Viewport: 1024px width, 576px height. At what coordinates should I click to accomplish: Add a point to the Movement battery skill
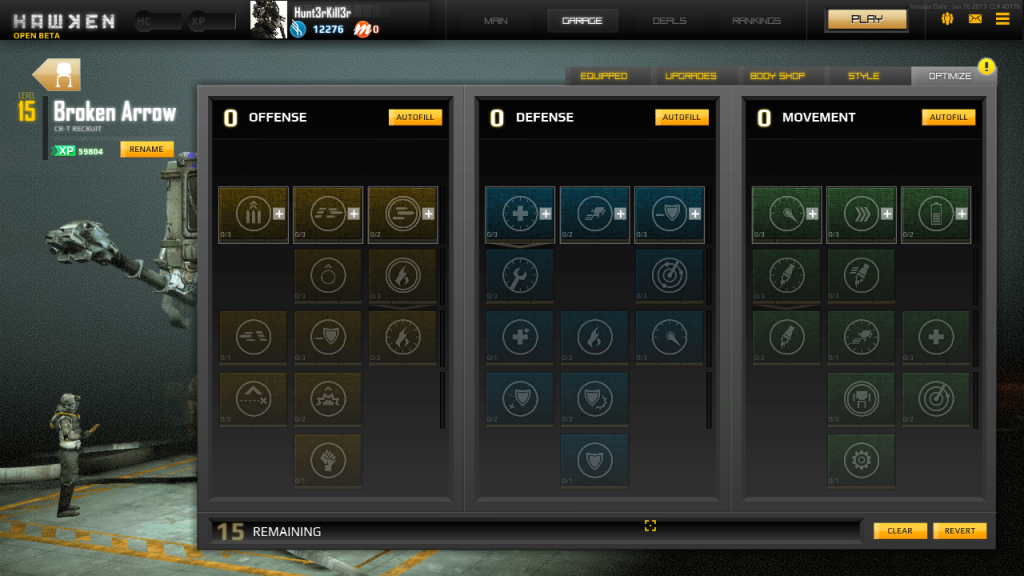click(961, 213)
